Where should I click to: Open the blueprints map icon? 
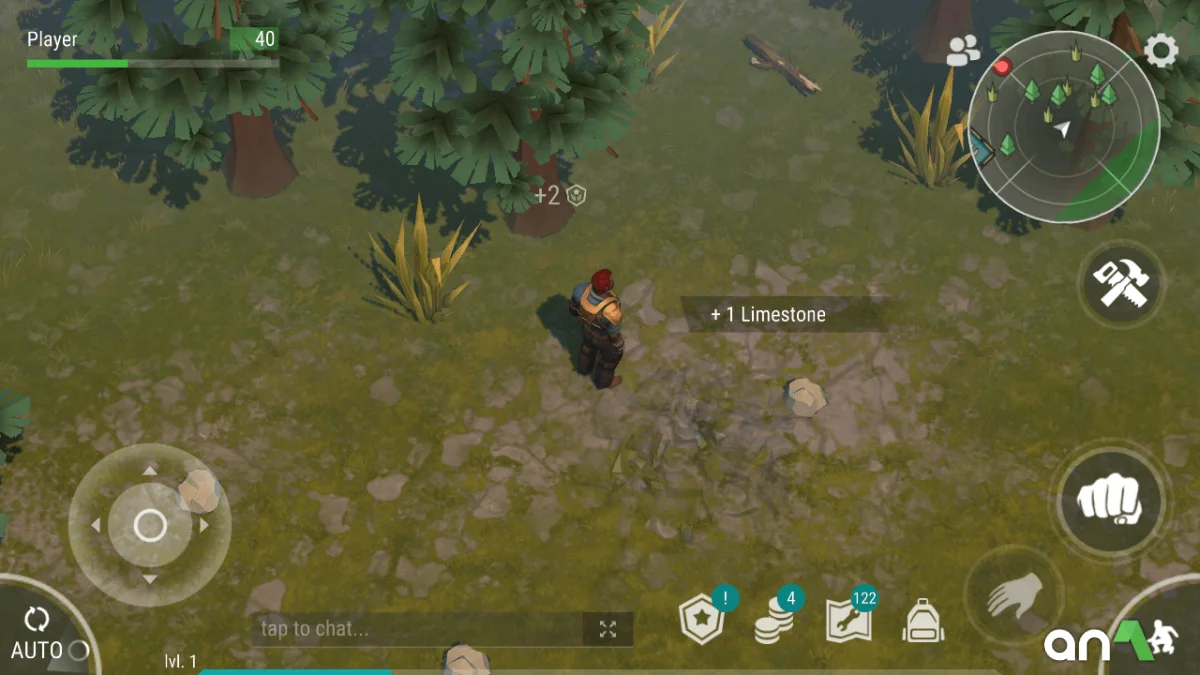pyautogui.click(x=848, y=620)
